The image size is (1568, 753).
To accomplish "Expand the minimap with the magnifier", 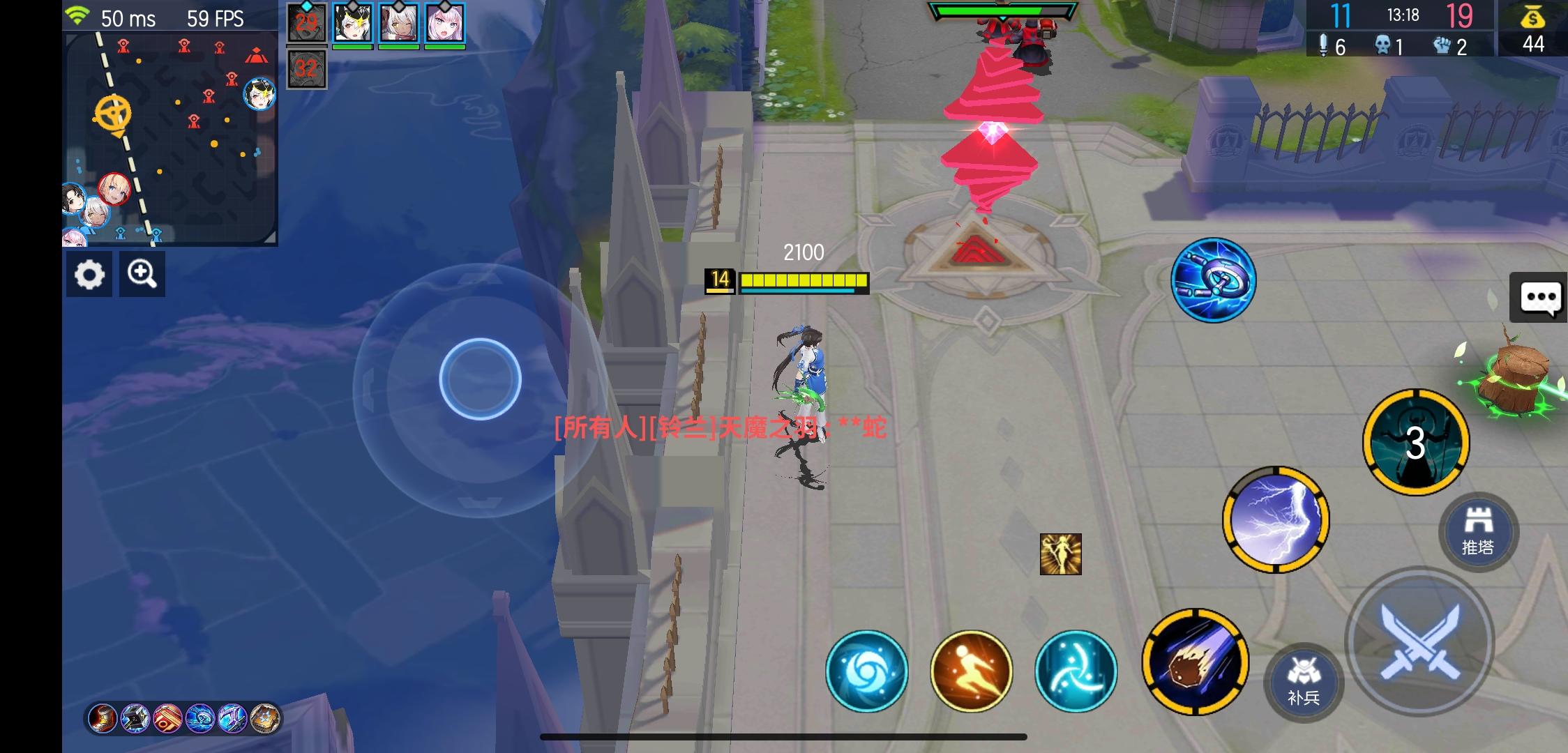I will pyautogui.click(x=143, y=274).
